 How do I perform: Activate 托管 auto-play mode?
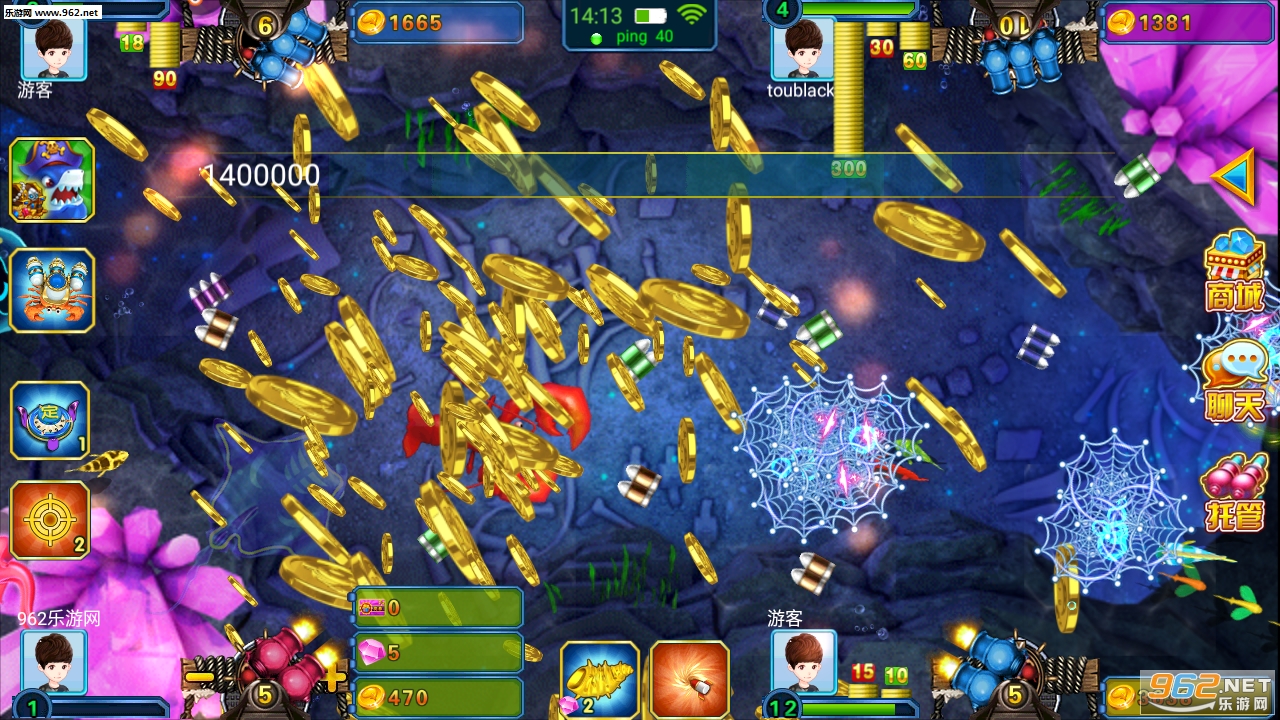[x=1234, y=490]
